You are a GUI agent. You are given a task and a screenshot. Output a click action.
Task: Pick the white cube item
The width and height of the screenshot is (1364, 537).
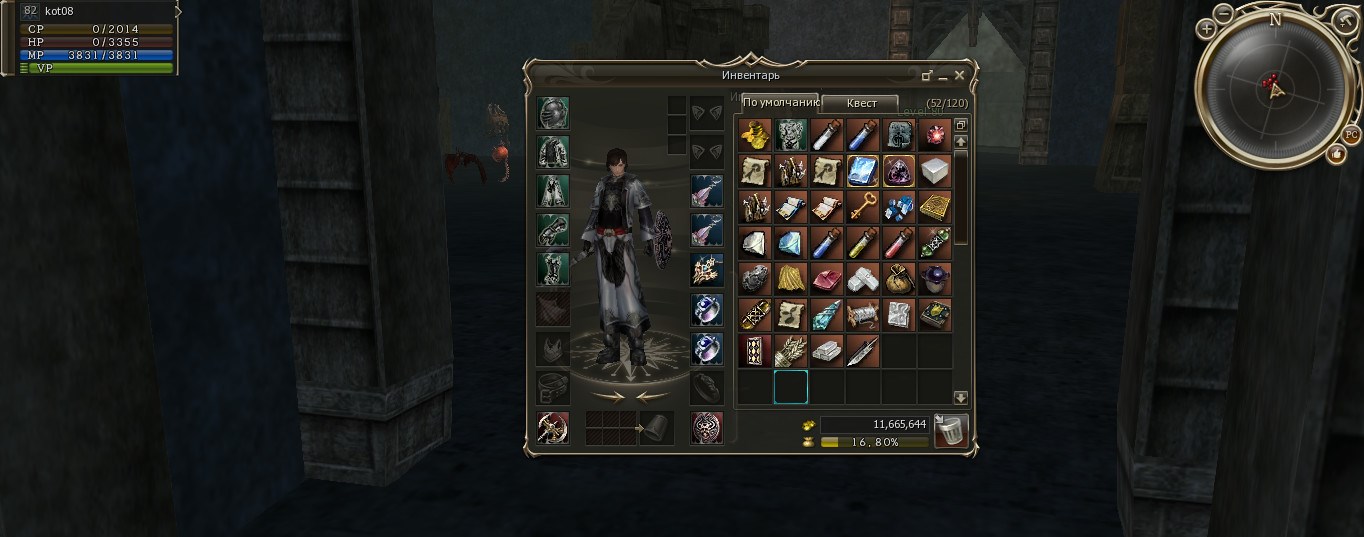935,171
